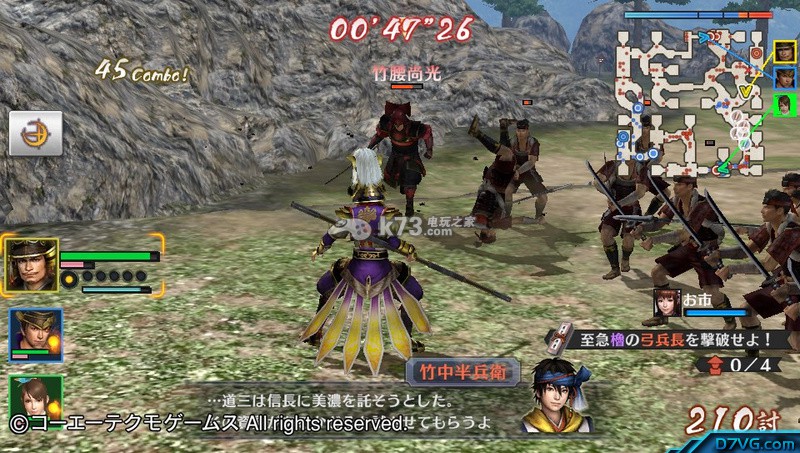Screen dimensions: 800x453
Task: Select the yellow-bordered portrait beside the minimap
Action: tap(785, 52)
